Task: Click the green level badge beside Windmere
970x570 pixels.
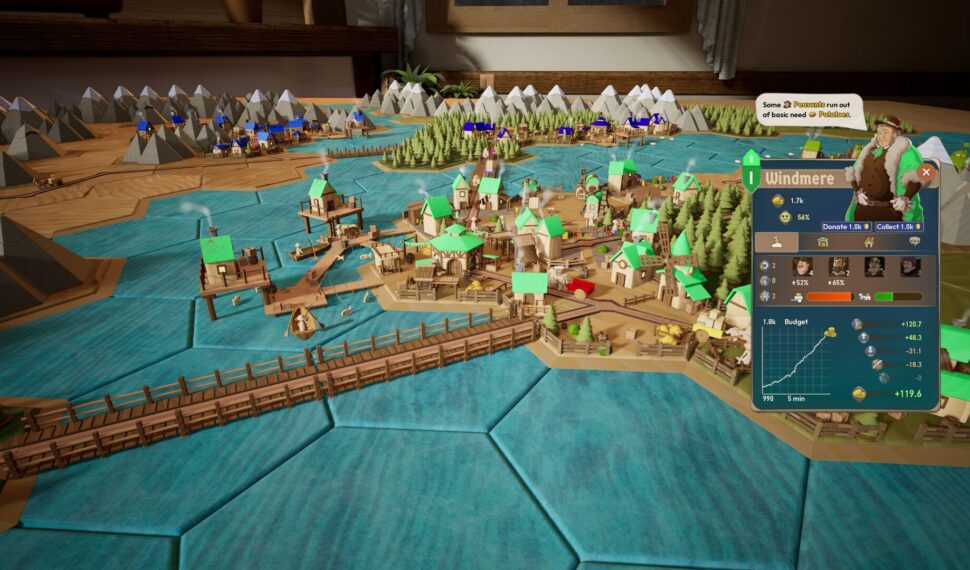Action: pyautogui.click(x=751, y=170)
